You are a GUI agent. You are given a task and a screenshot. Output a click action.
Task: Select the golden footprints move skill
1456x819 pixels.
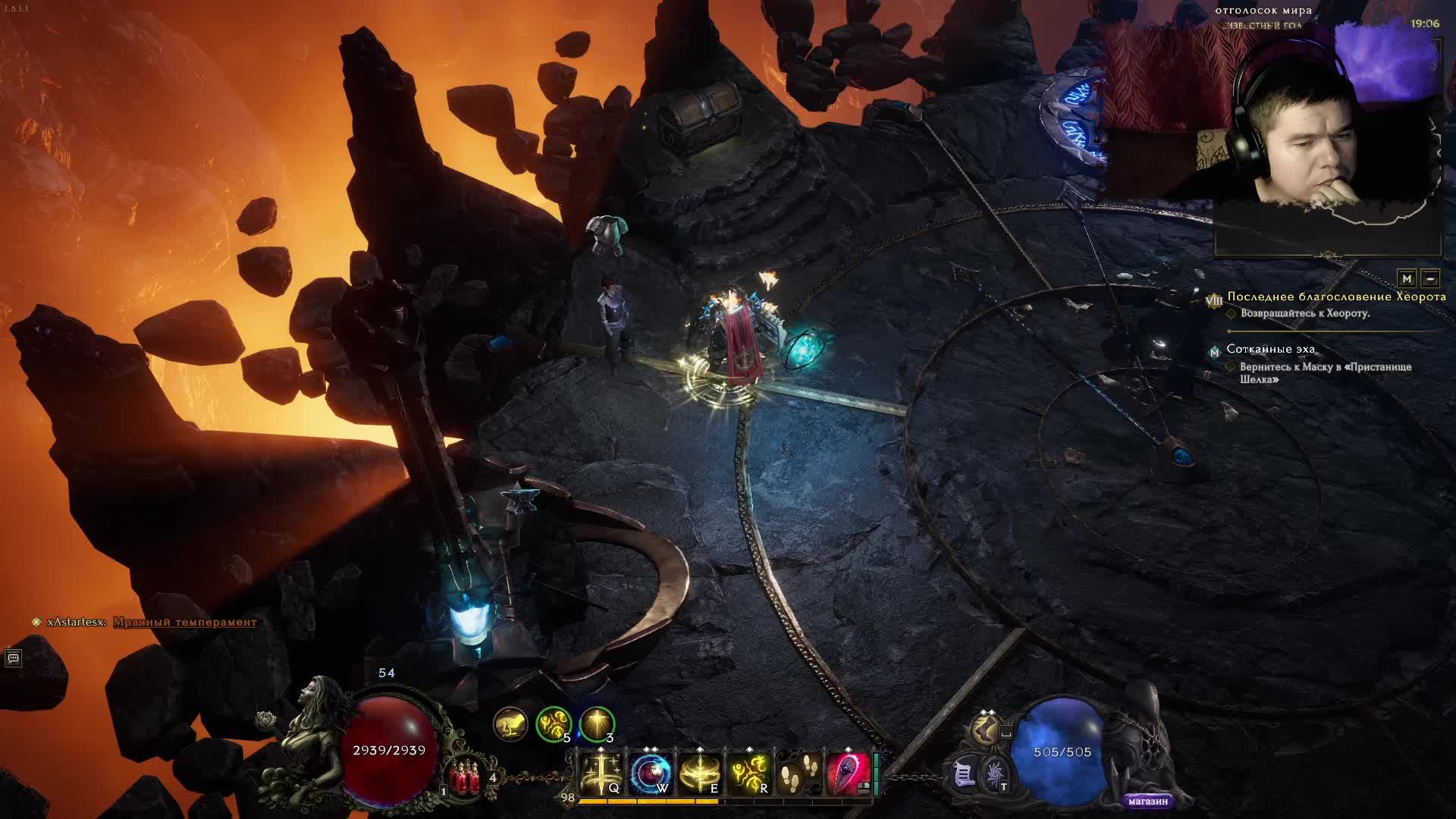tap(798, 773)
